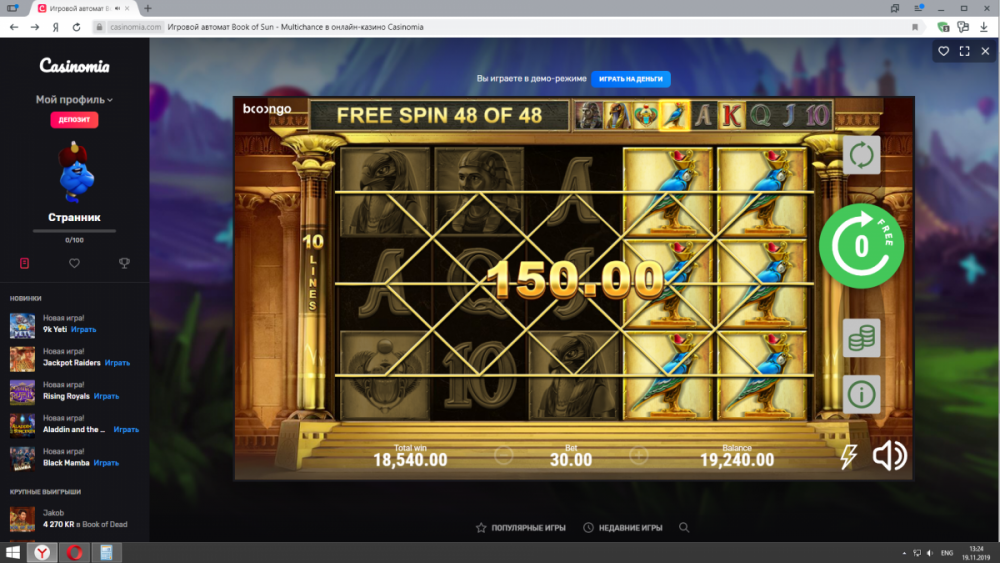This screenshot has width=1000, height=563.
Task: Toggle the lightning bolt turbo mode
Action: click(848, 457)
